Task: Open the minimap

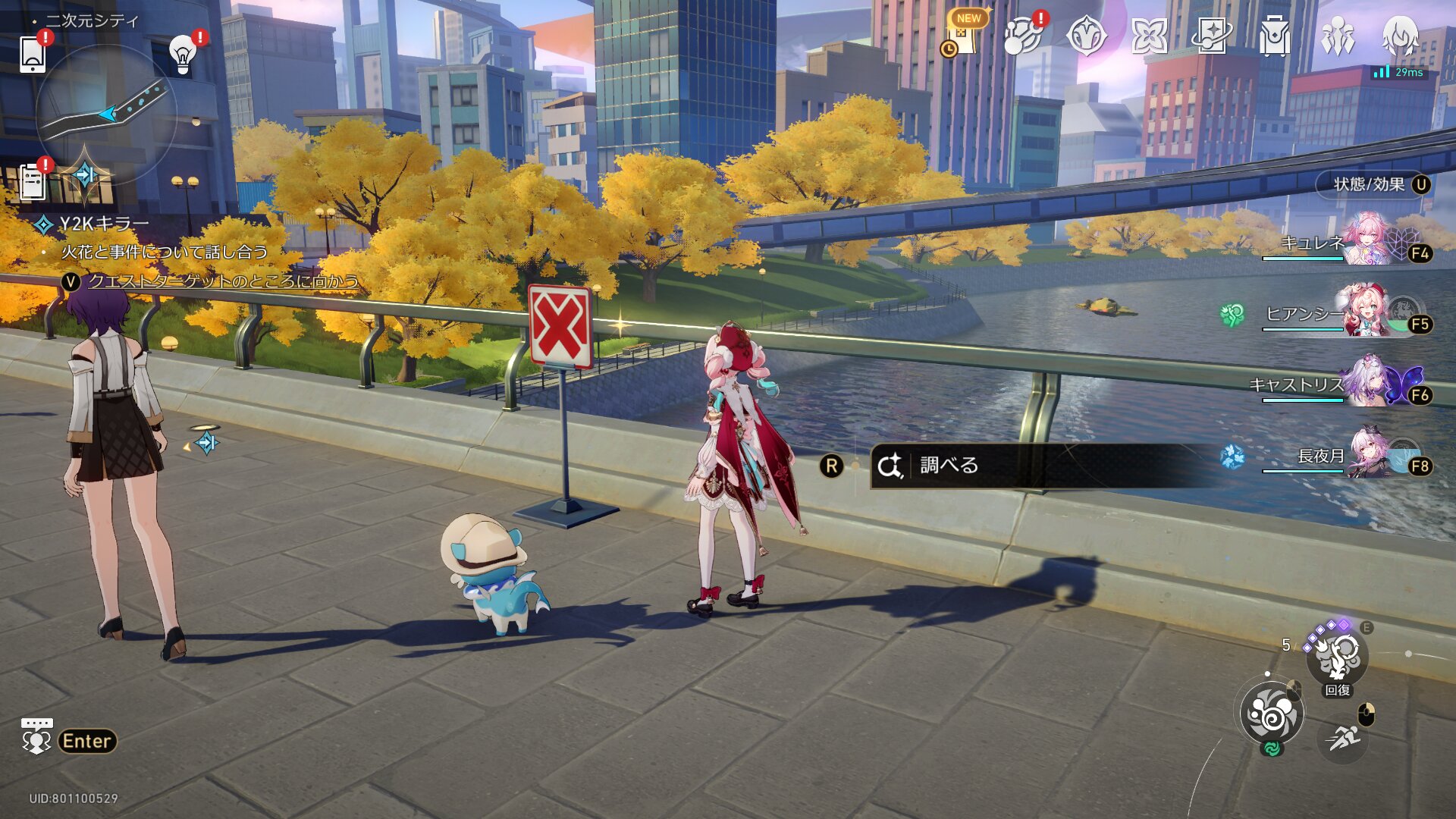Action: click(106, 114)
